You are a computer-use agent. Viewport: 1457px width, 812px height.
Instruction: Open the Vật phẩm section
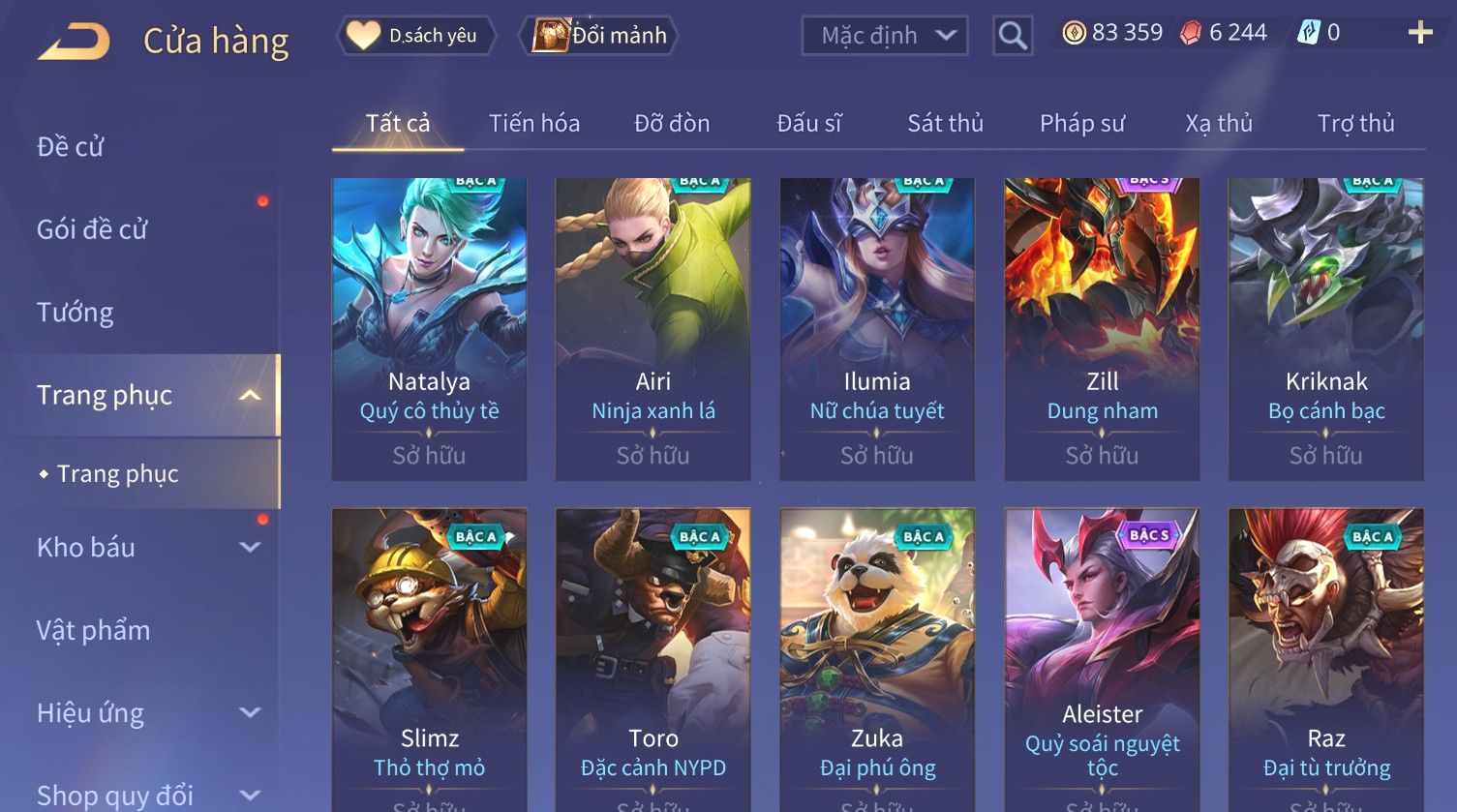click(94, 631)
